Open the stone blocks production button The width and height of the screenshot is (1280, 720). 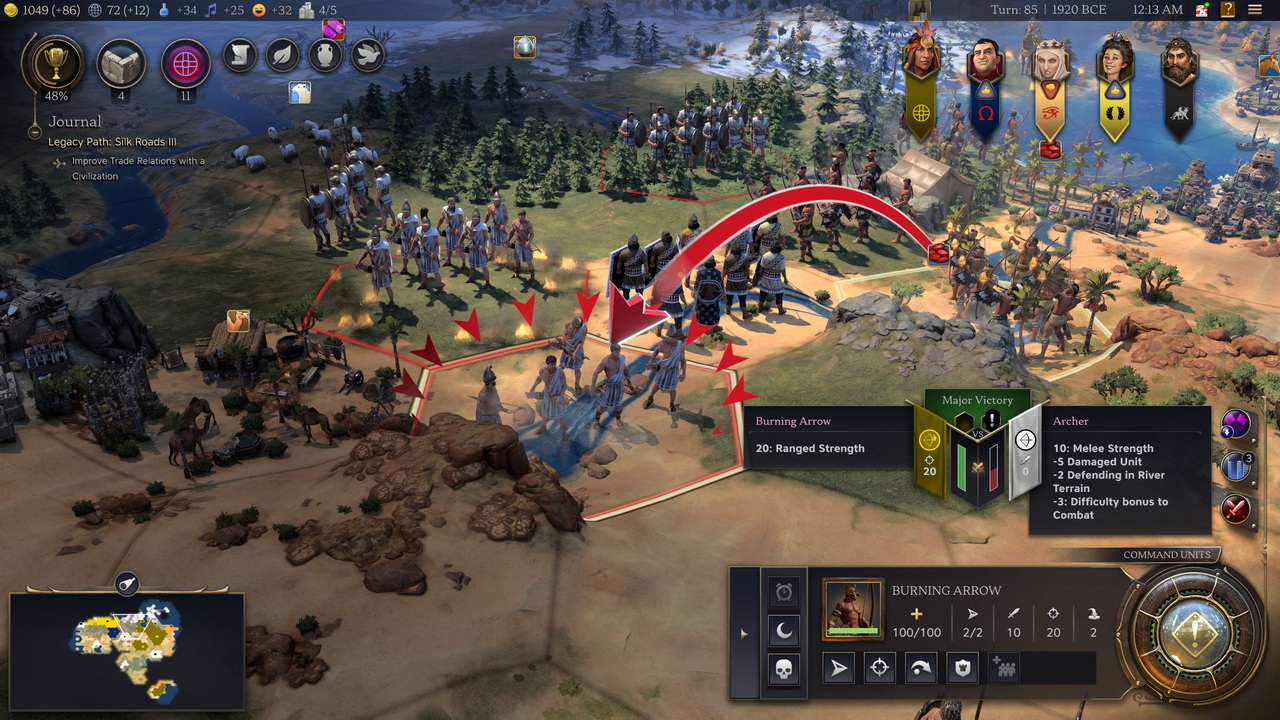121,63
